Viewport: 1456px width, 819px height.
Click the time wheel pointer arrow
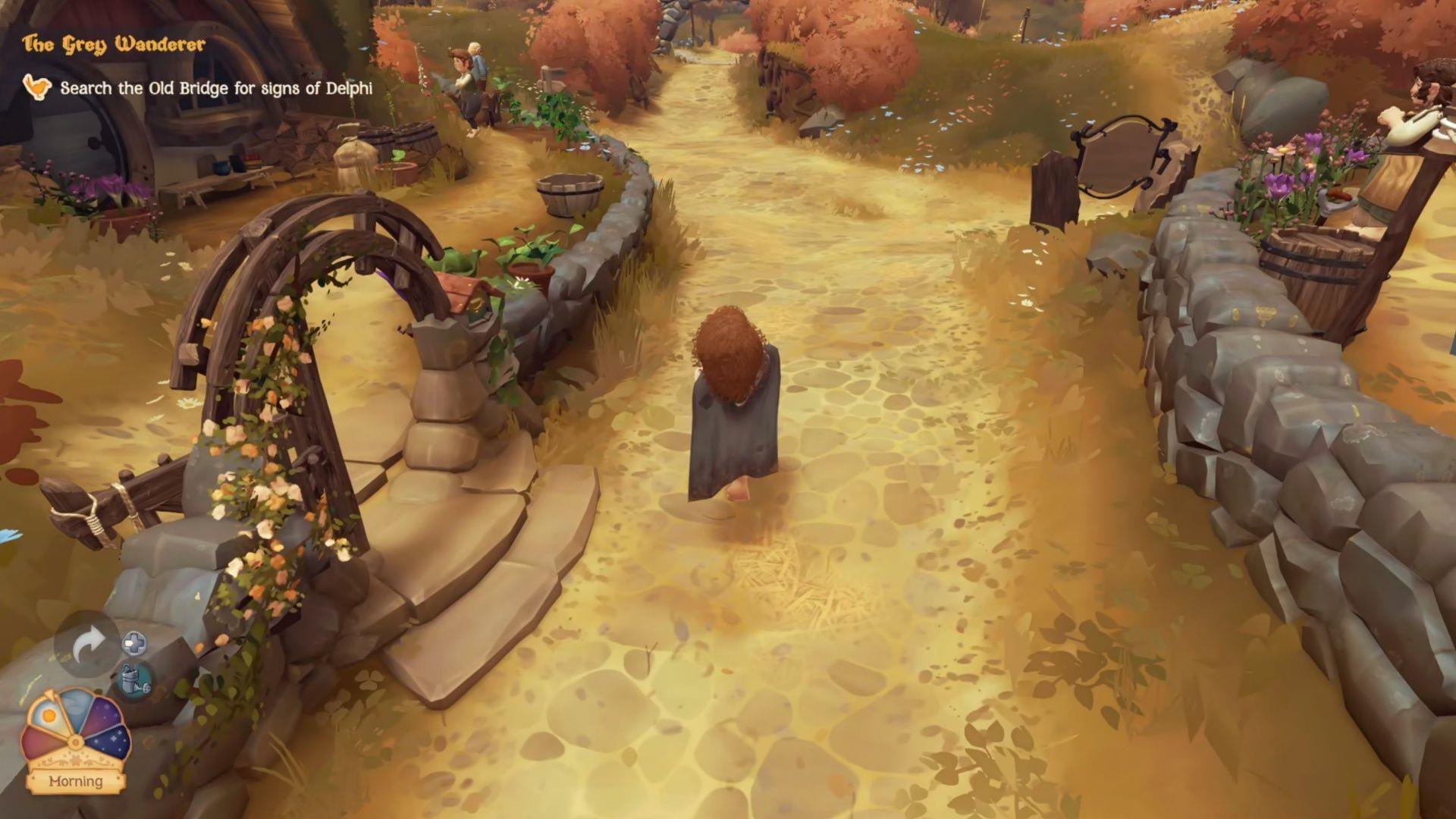(49, 695)
